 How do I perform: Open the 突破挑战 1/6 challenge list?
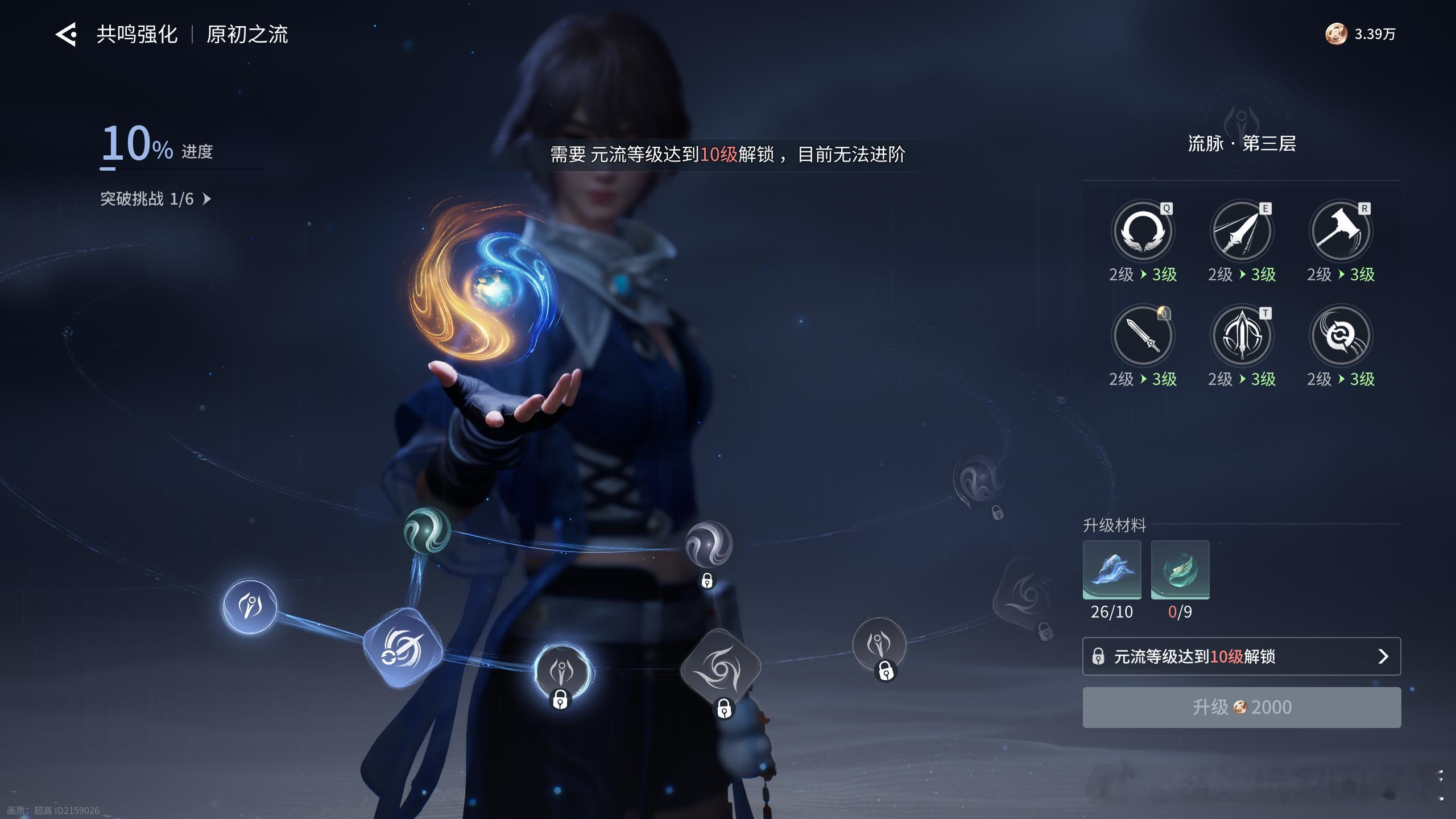(x=155, y=199)
